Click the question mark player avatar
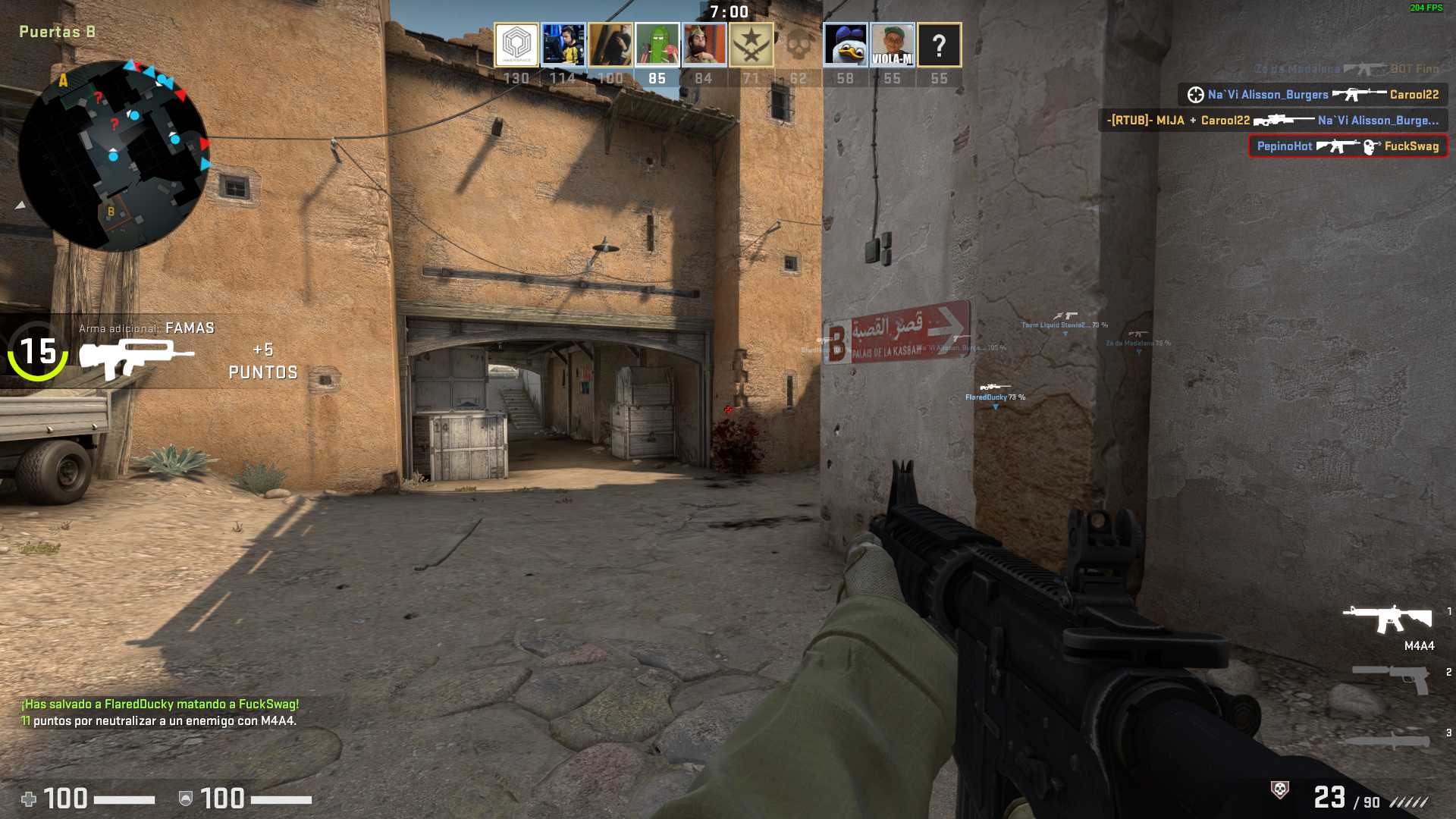1456x819 pixels. [940, 45]
